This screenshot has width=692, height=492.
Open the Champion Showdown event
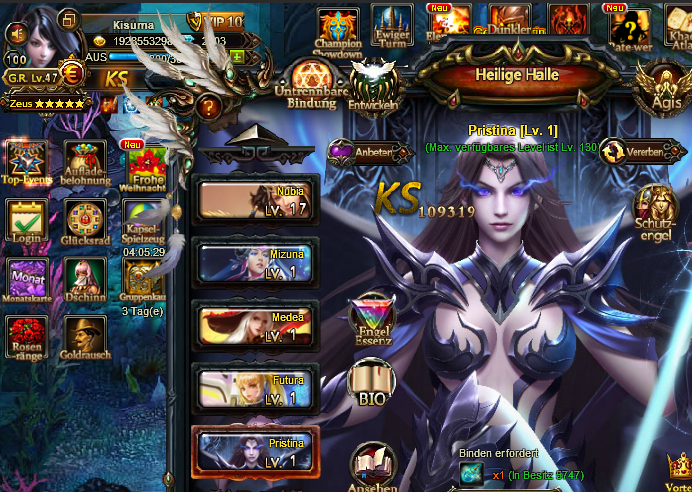338,29
